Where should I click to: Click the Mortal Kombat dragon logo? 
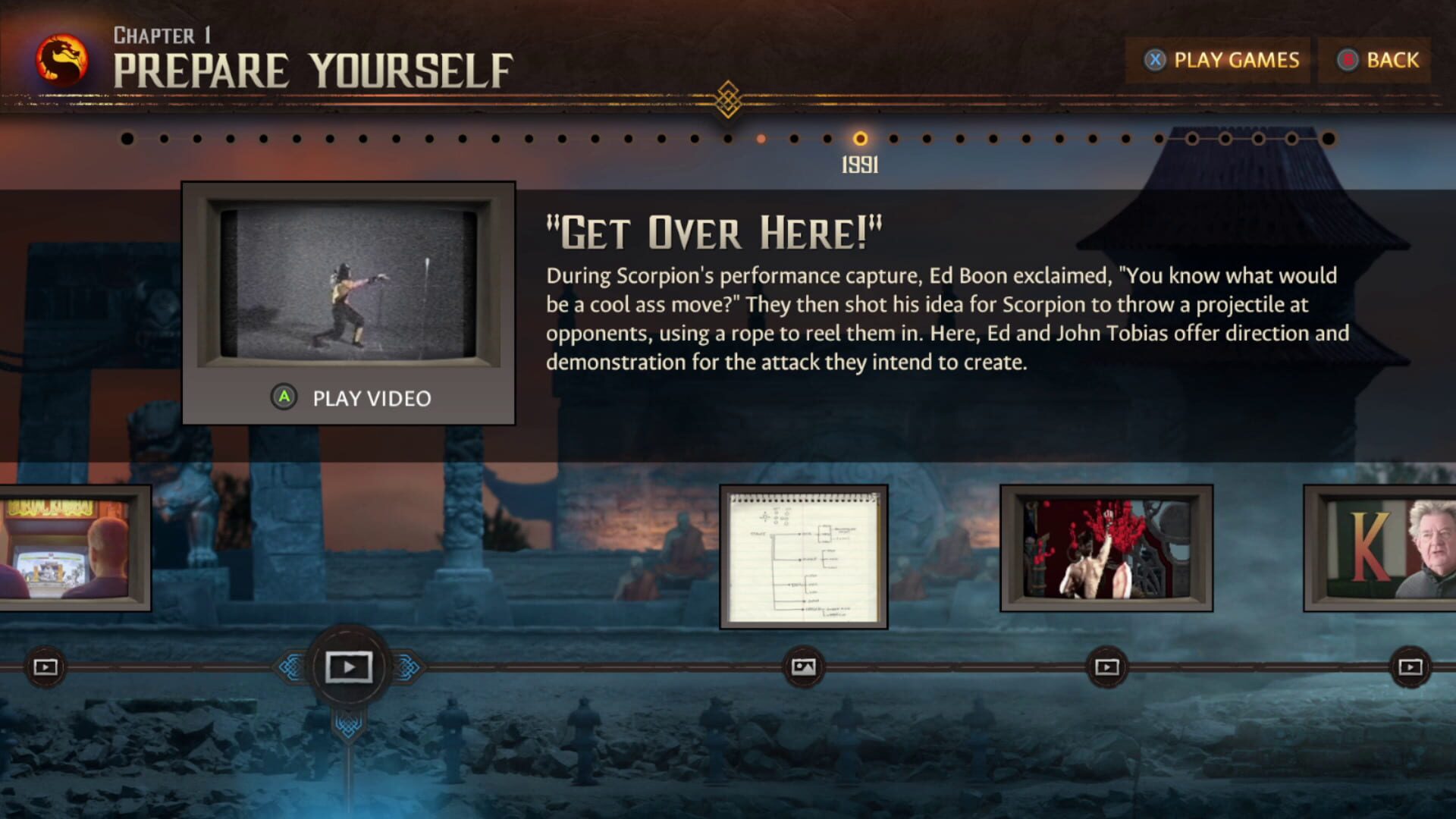[61, 57]
